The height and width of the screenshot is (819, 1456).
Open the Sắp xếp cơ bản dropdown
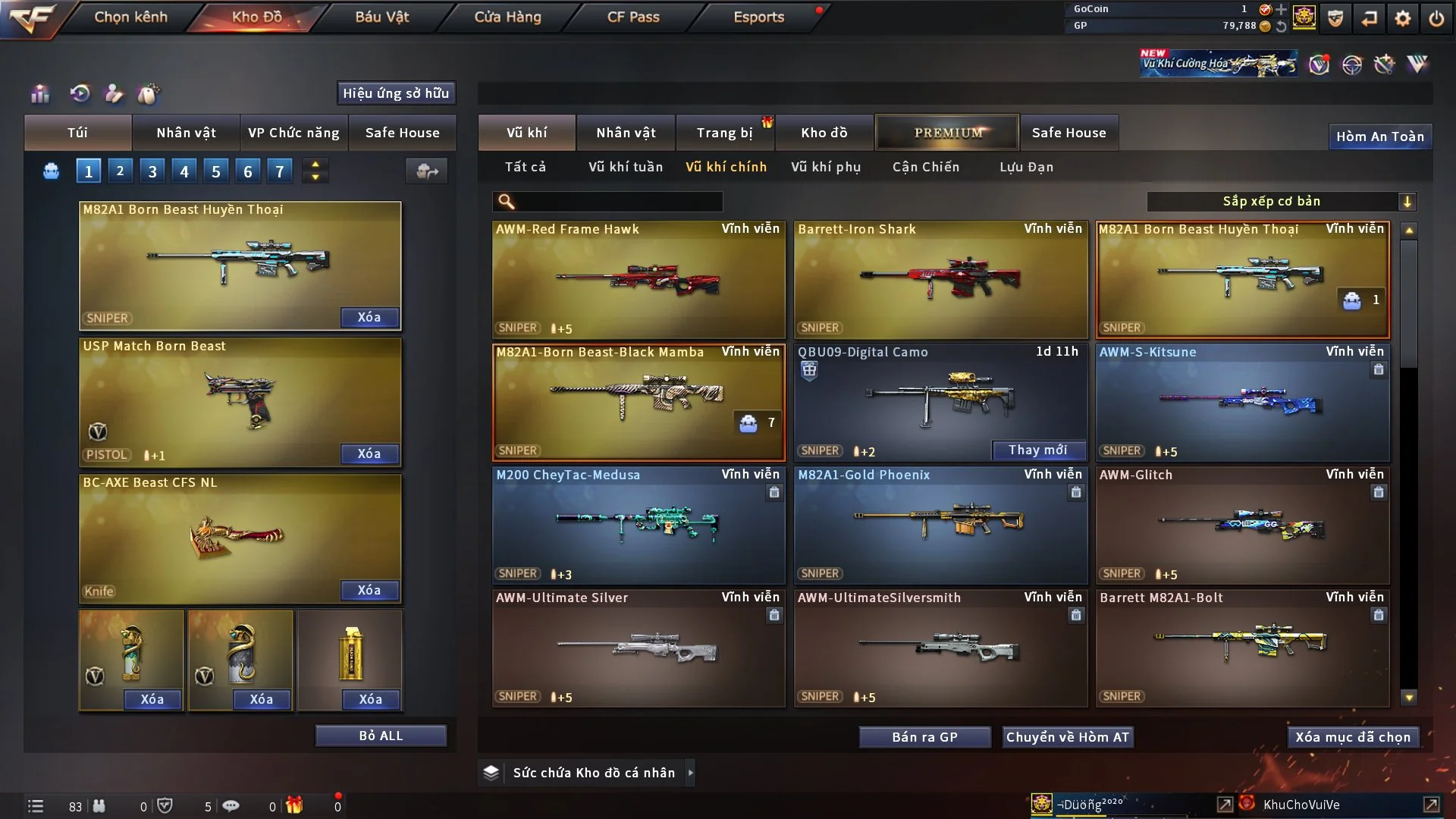tap(1281, 202)
